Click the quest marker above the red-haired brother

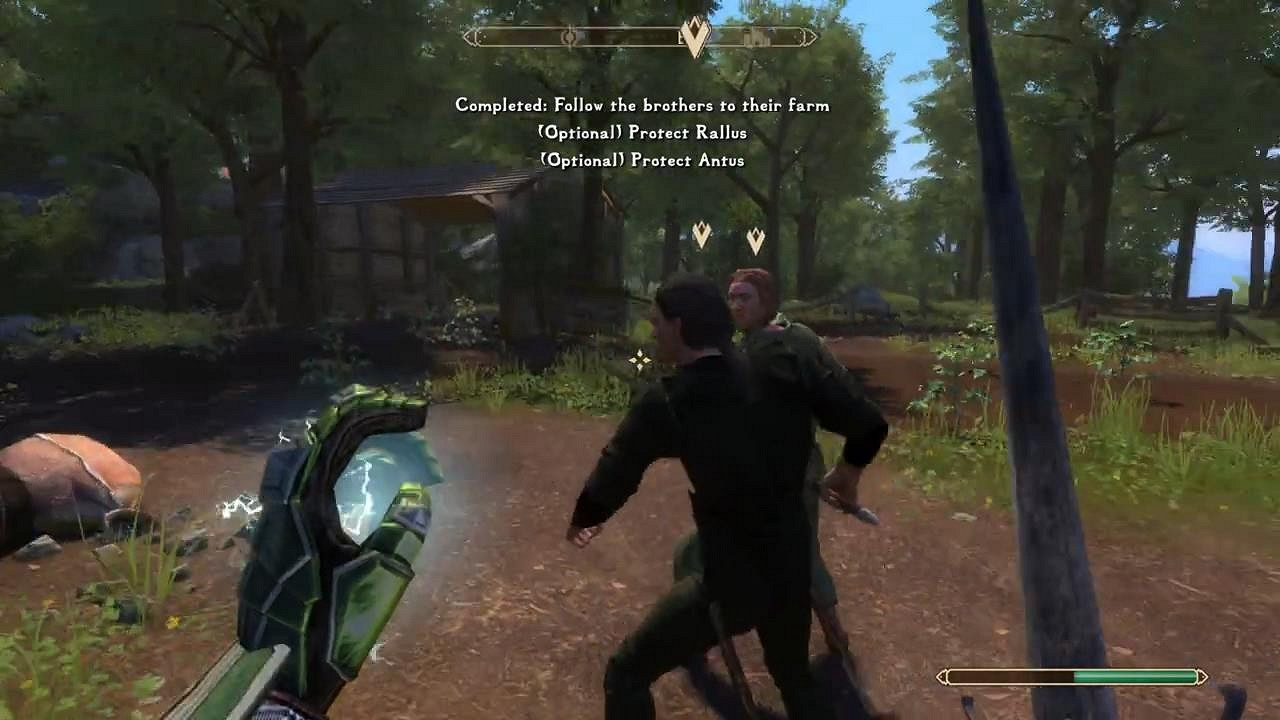[x=755, y=238]
